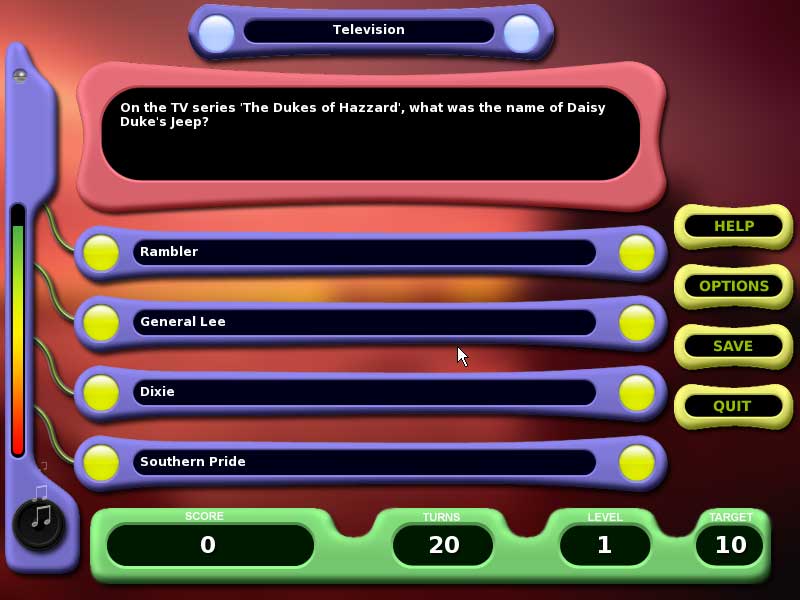Pick the 'Dixie' answer option
This screenshot has width=800, height=600.
[364, 392]
